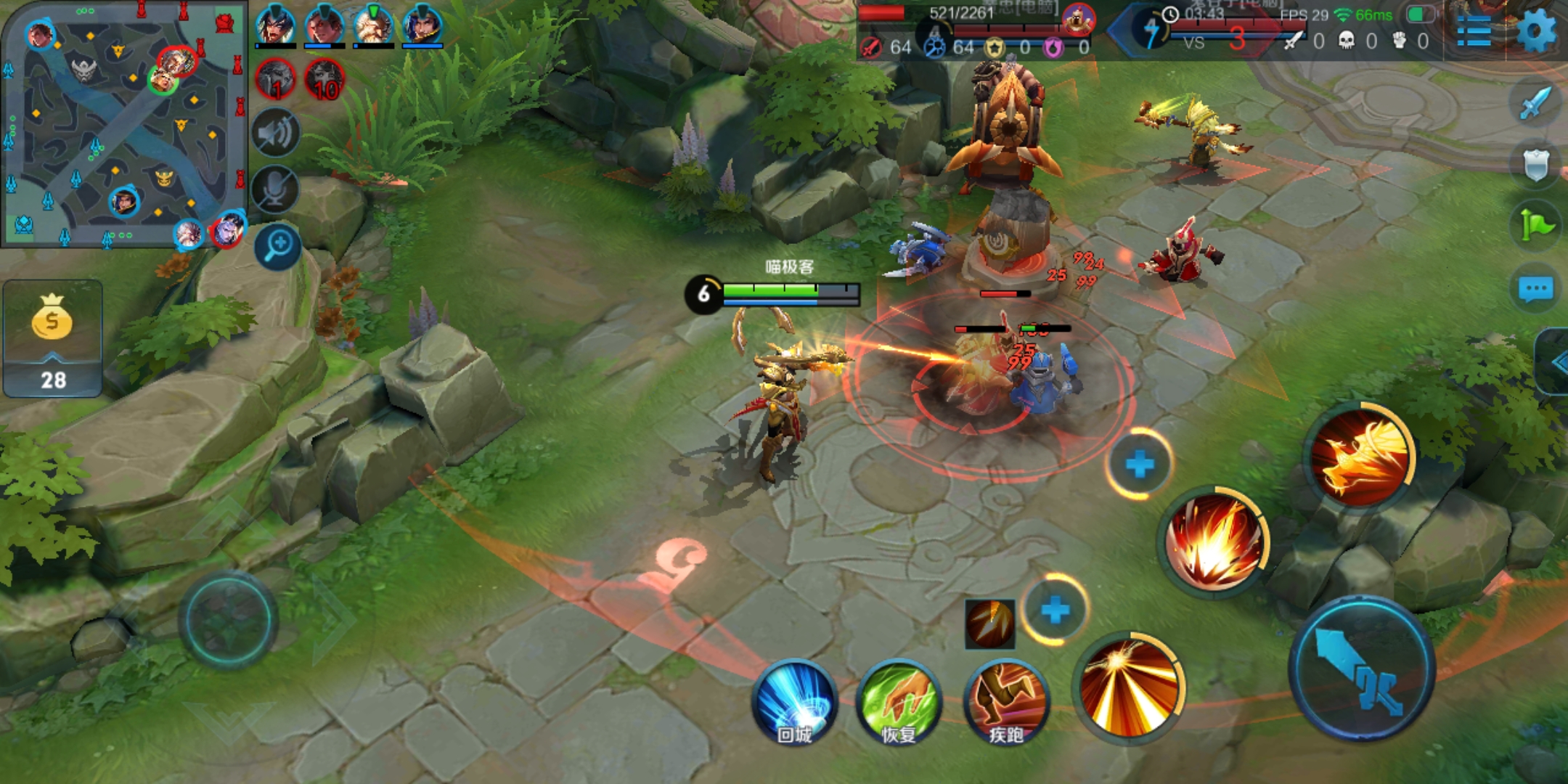
Task: Open the scoreboard list icon
Action: (x=1474, y=32)
